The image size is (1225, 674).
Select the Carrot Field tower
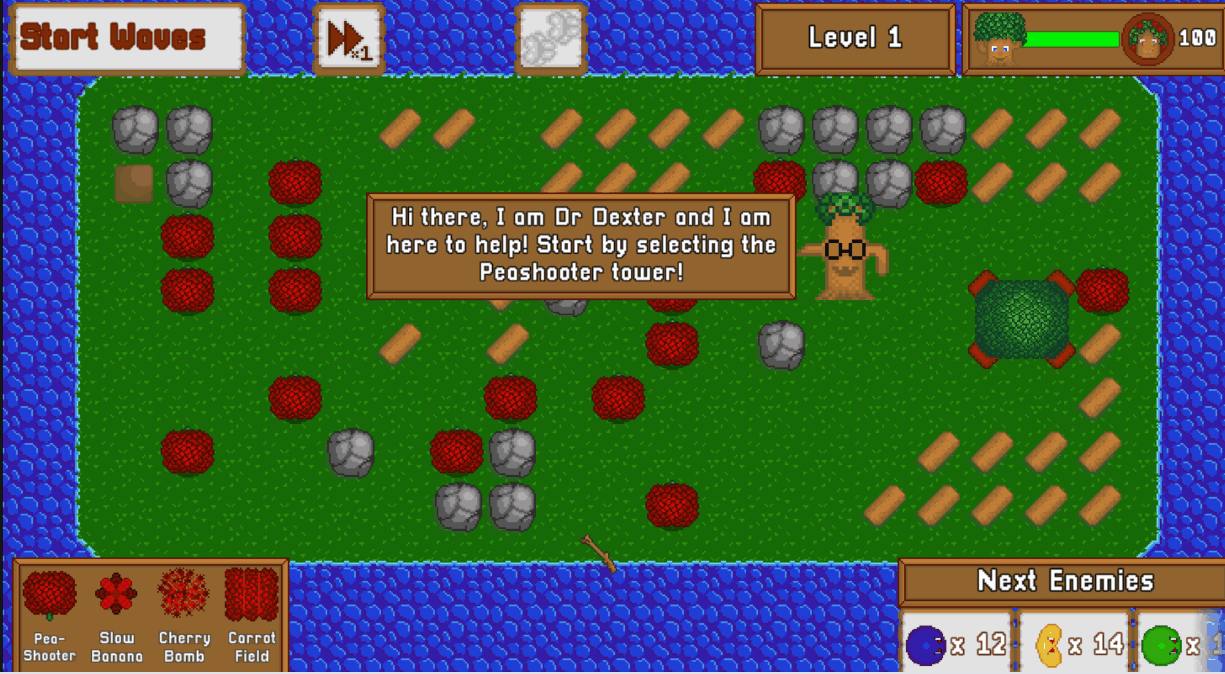point(252,614)
